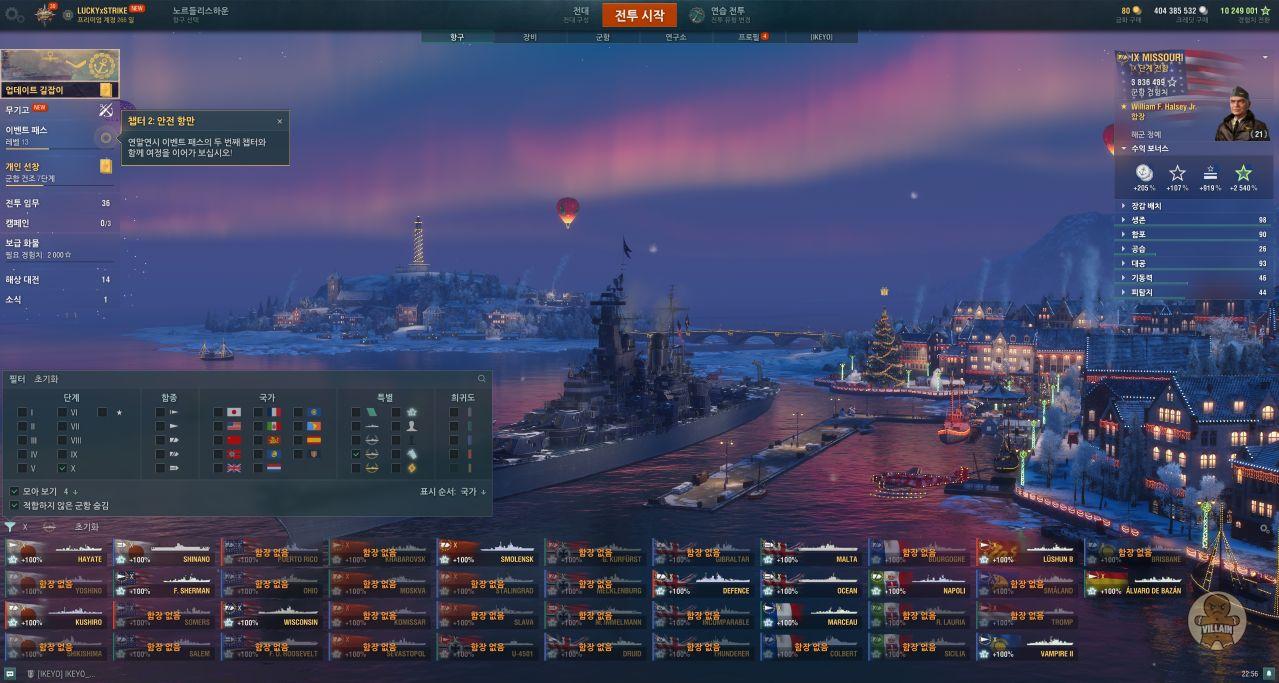Select the Wisconsin ship in carousel
The height and width of the screenshot is (683, 1279).
(273, 615)
